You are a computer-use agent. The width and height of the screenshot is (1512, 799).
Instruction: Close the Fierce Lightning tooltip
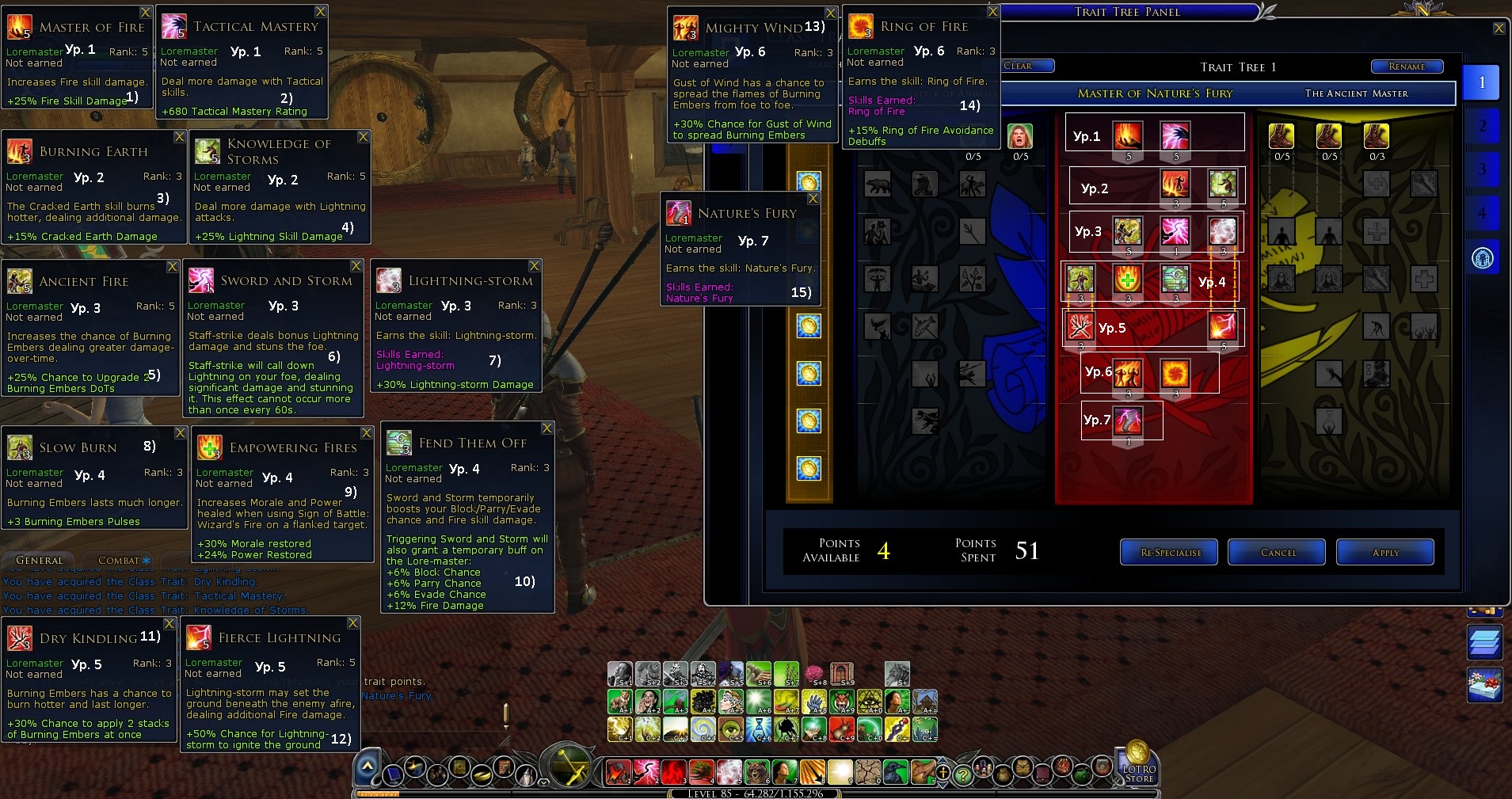[x=353, y=623]
